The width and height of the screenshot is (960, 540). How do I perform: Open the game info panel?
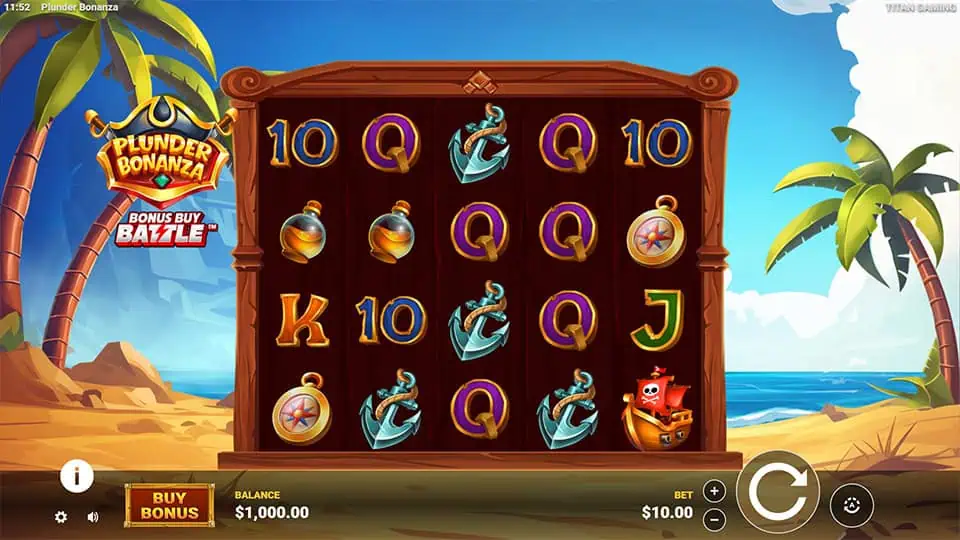click(x=77, y=476)
